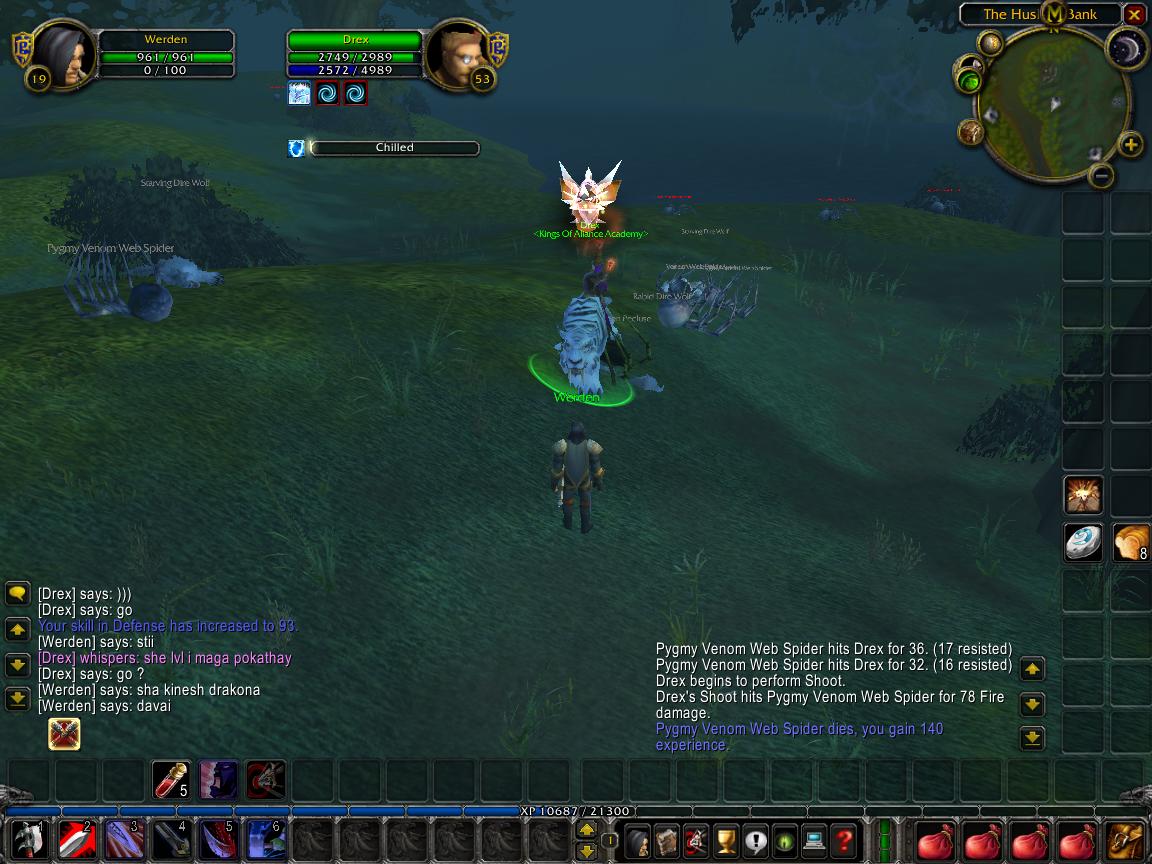Screen dimensions: 1152x864
Task: Use the bread item with 8 stacks
Action: (x=1131, y=543)
